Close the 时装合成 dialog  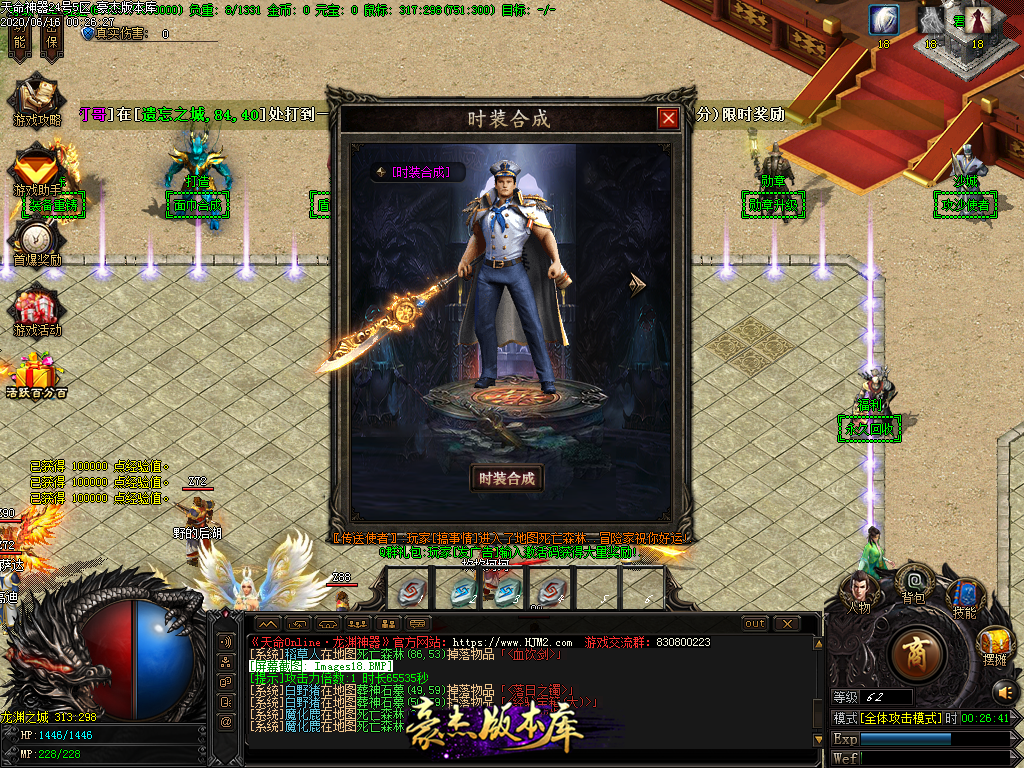pos(668,118)
